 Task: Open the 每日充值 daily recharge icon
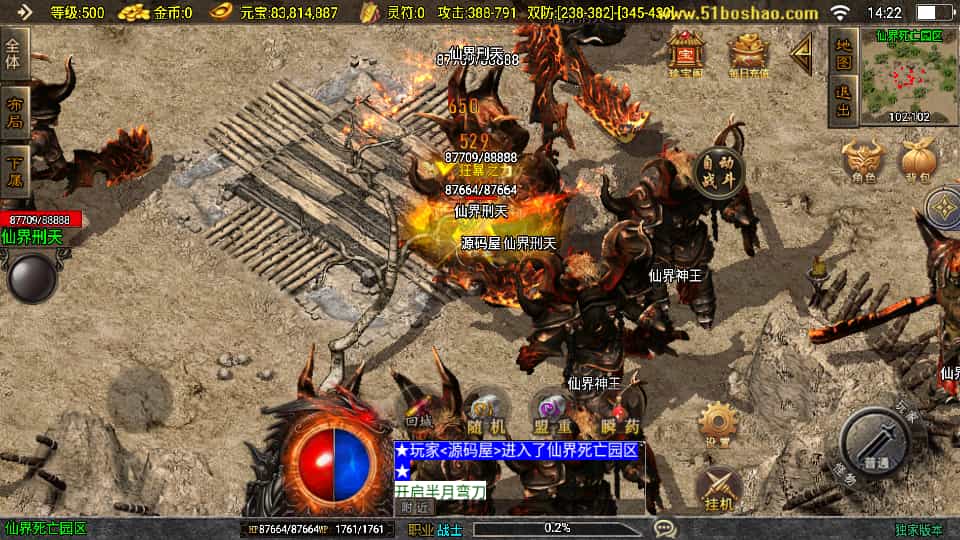[x=747, y=54]
